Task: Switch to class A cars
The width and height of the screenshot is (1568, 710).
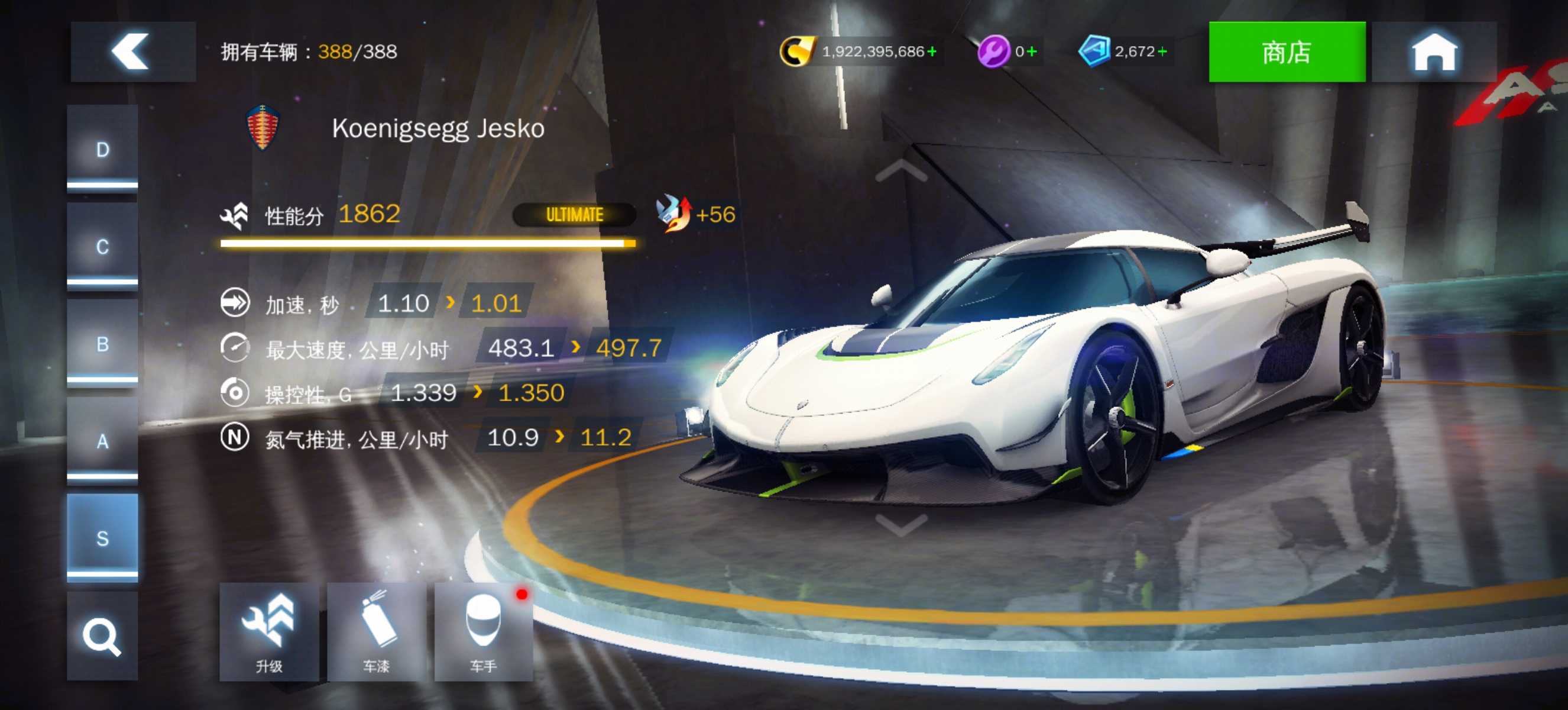Action: [102, 441]
